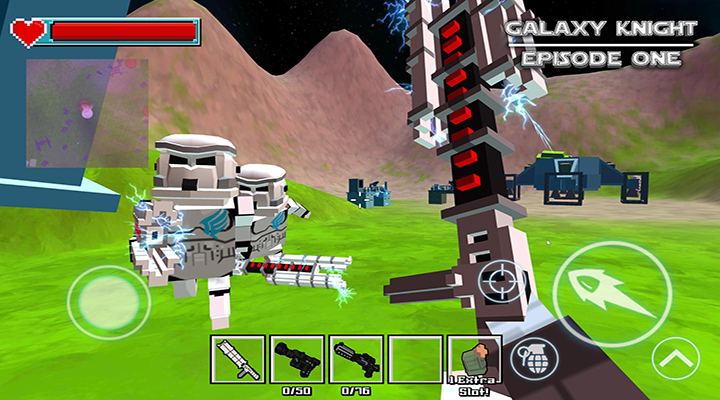This screenshot has height=400, width=720.
Task: Jump with the up-arrow button
Action: (x=675, y=358)
